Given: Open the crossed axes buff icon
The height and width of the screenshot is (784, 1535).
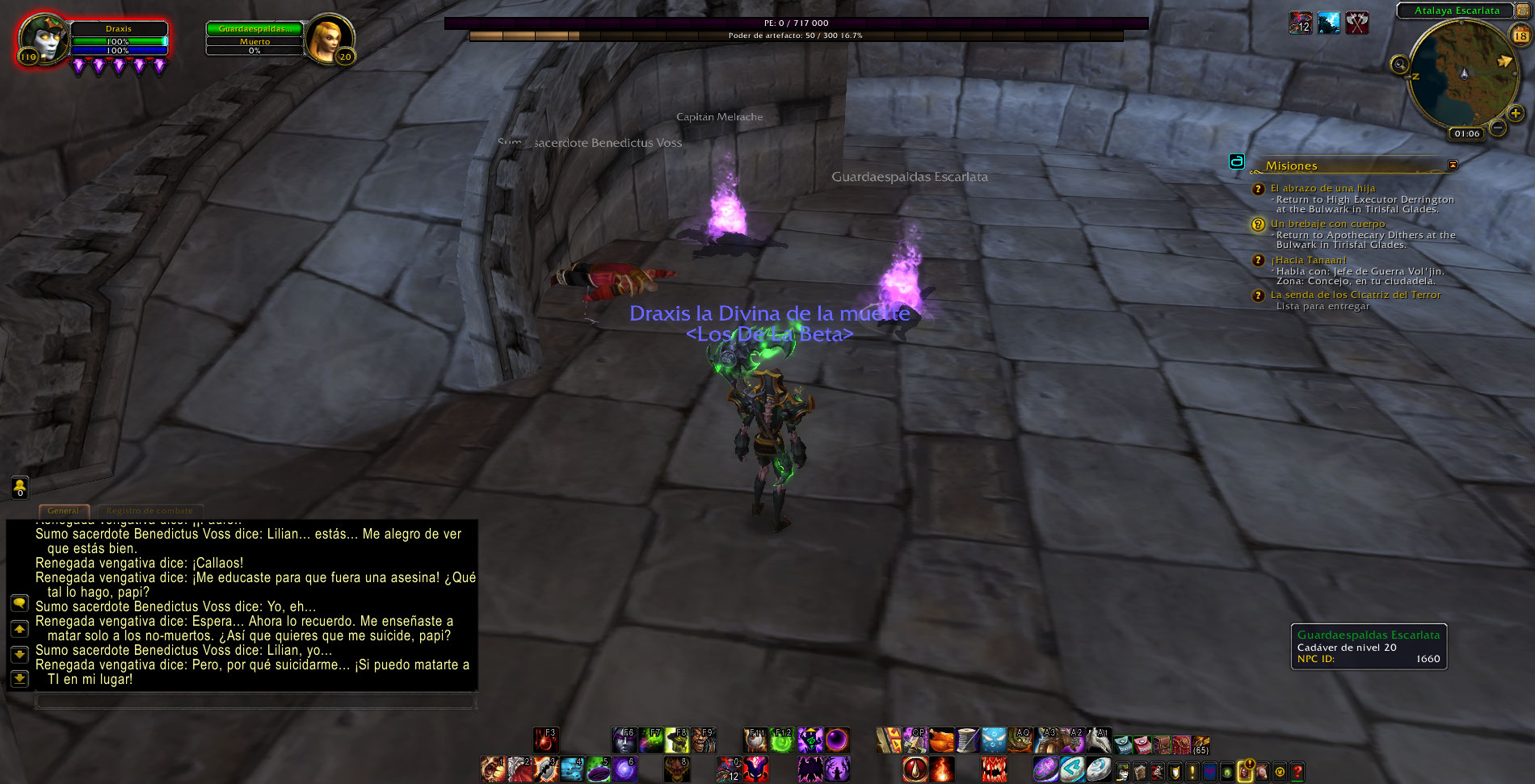Looking at the screenshot, I should pyautogui.click(x=1357, y=23).
